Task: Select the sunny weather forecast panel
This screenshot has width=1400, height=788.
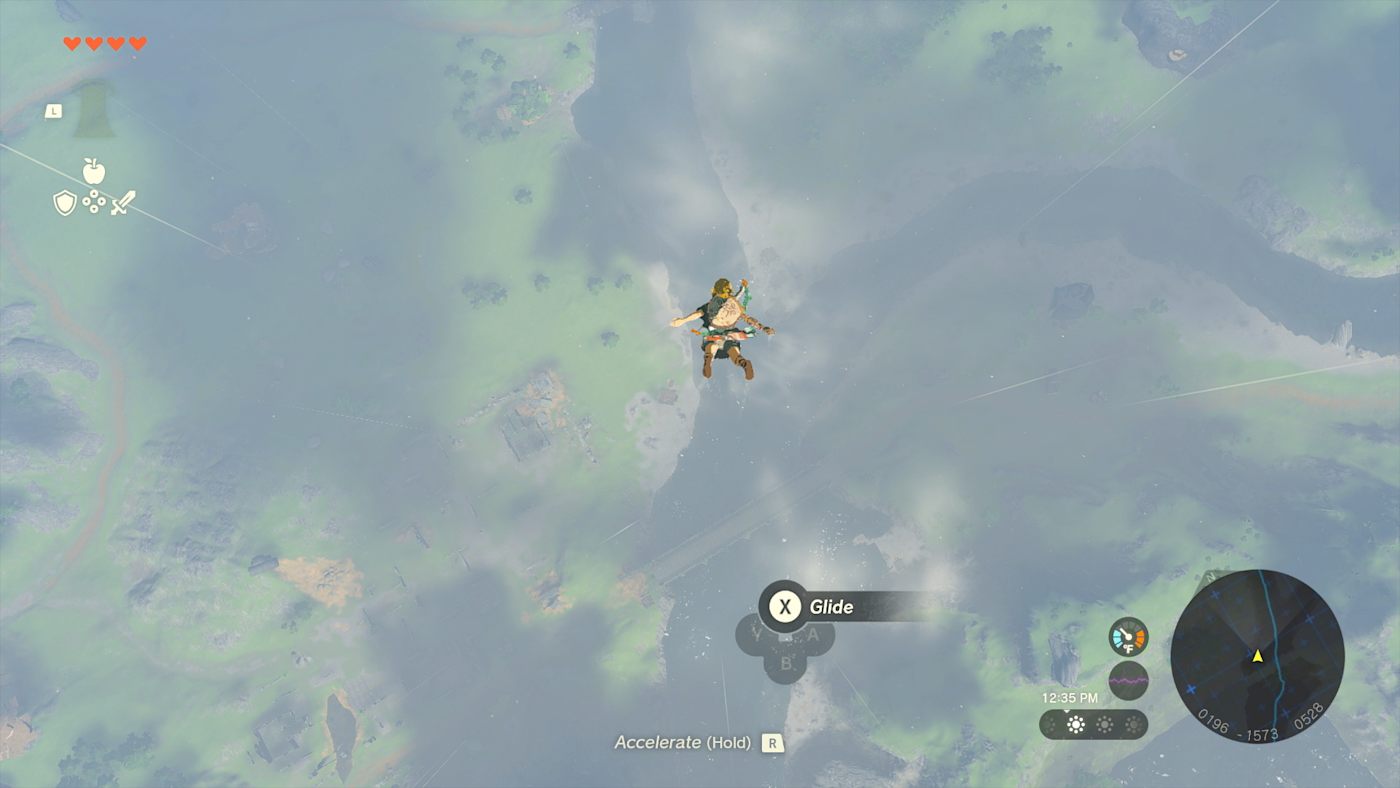Action: pyautogui.click(x=1093, y=724)
